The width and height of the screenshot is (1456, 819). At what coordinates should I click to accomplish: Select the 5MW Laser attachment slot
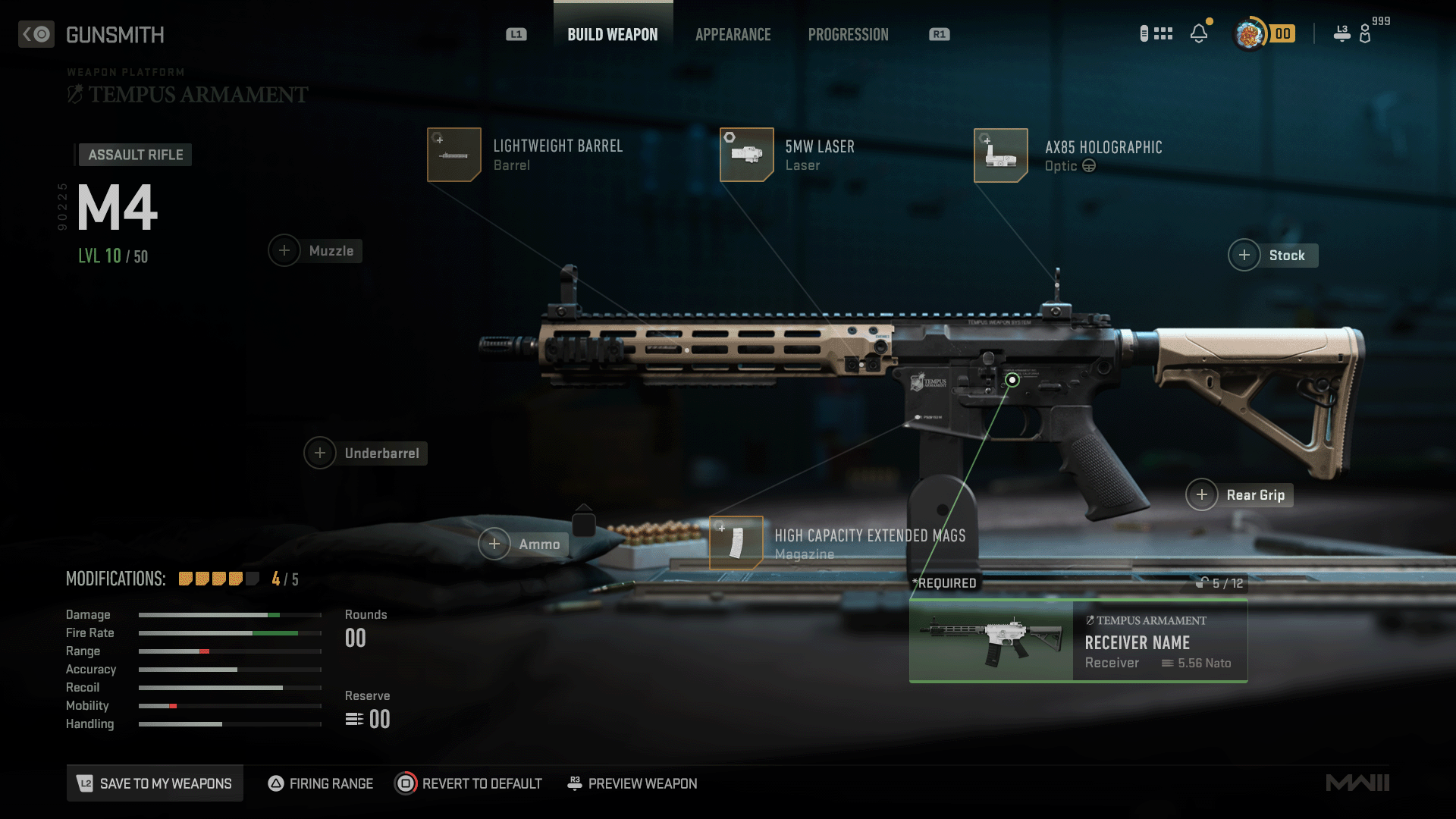(x=747, y=155)
